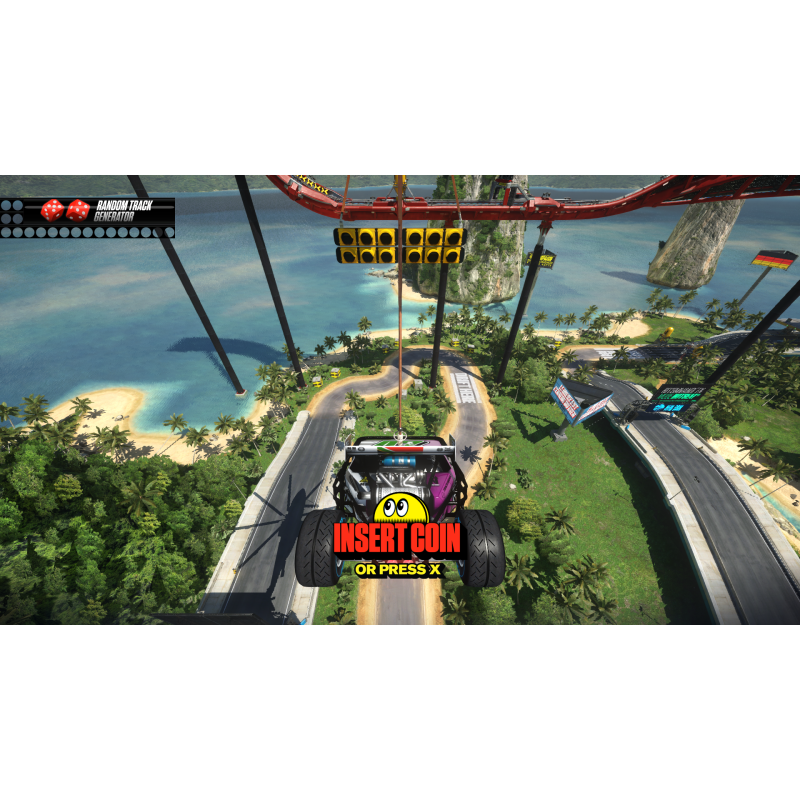Viewport: 800px width, 800px height.
Task: Click the Insert Coin prompt
Action: [397, 540]
